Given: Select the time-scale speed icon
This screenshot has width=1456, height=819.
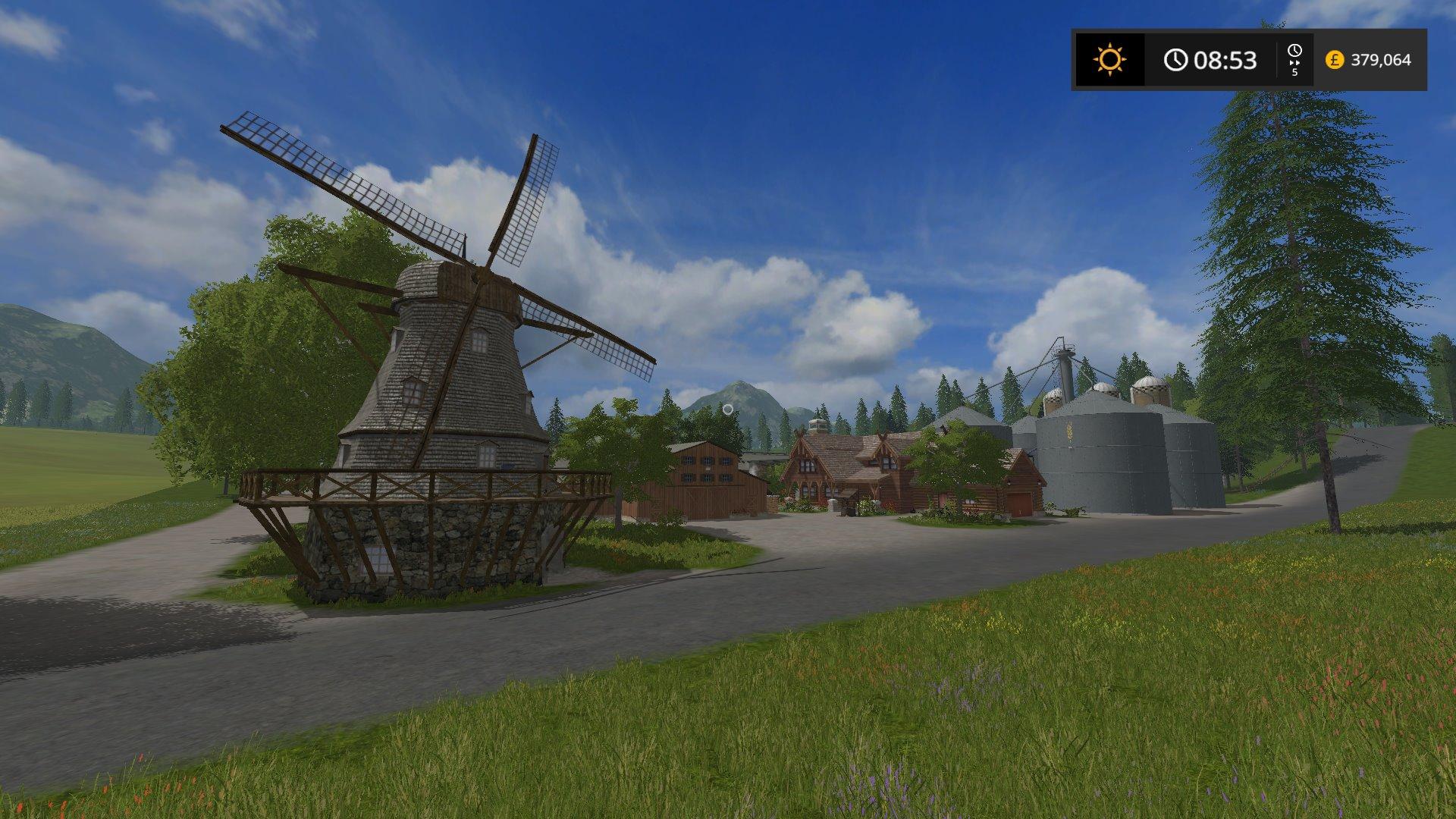Looking at the screenshot, I should [x=1294, y=59].
